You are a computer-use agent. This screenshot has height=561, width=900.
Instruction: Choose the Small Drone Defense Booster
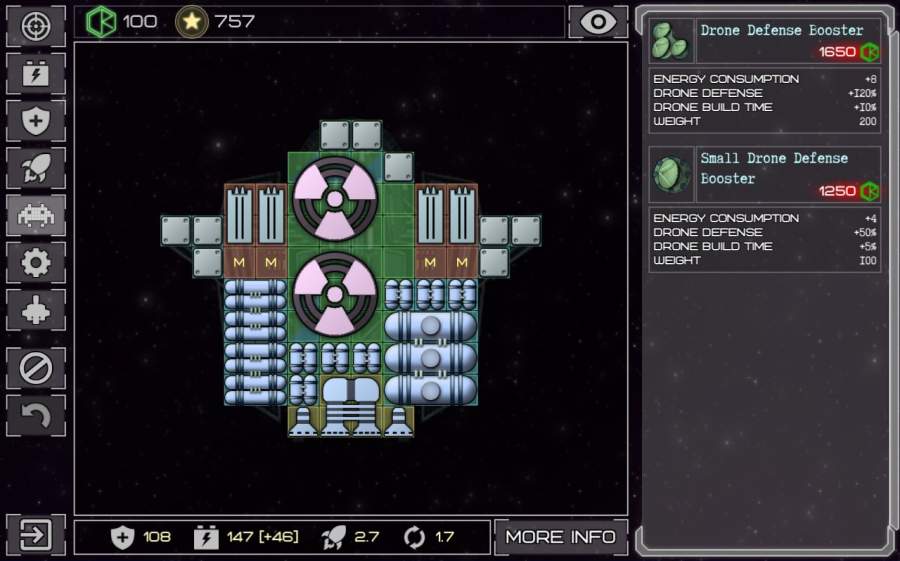pos(765,175)
